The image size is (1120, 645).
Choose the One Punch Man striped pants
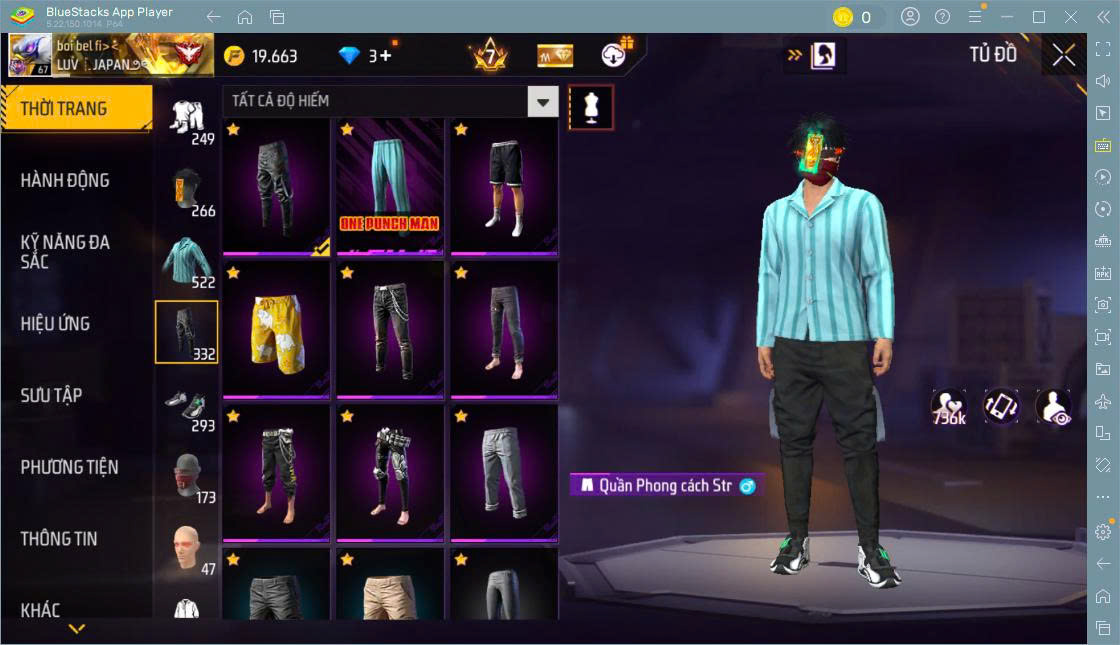(x=390, y=186)
